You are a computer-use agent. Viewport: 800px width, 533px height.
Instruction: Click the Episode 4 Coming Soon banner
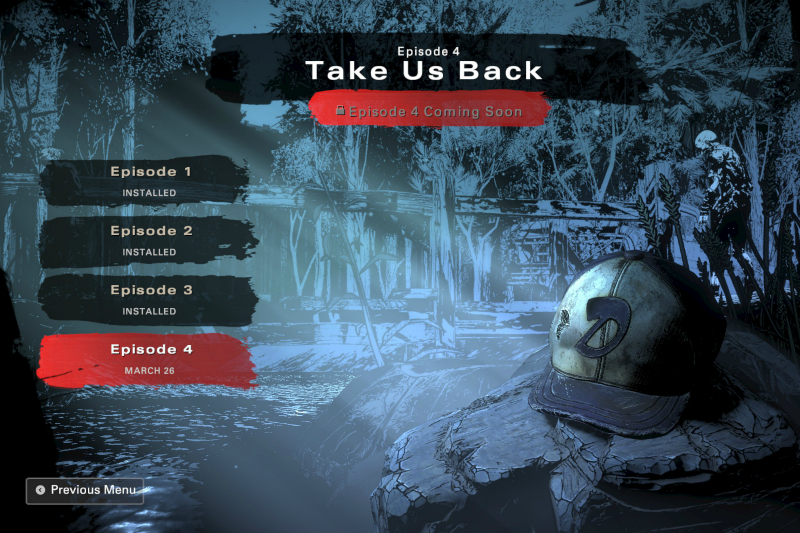coord(430,111)
